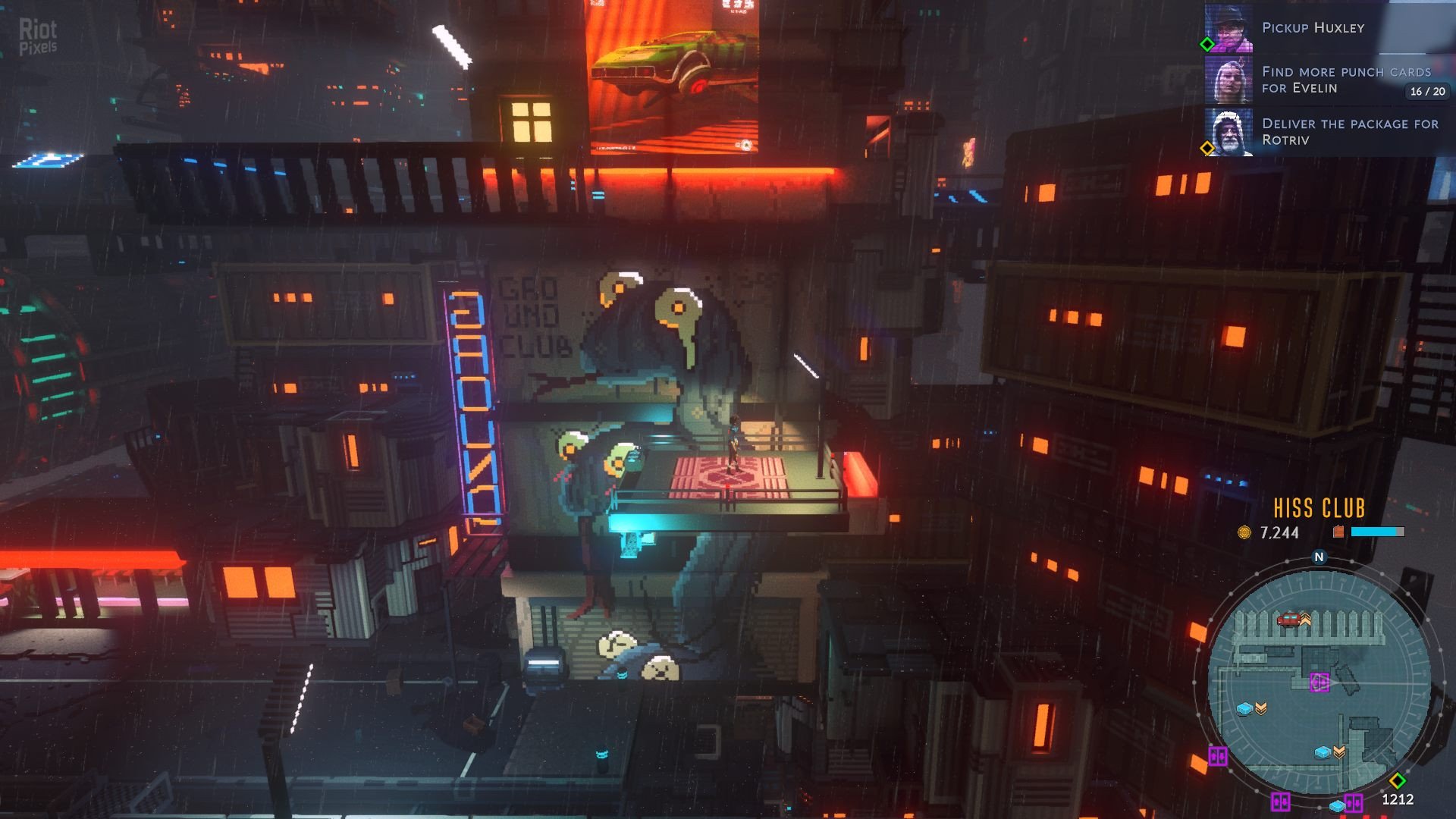
Task: Select Deliver the package for Rotriv
Action: pos(1349,131)
